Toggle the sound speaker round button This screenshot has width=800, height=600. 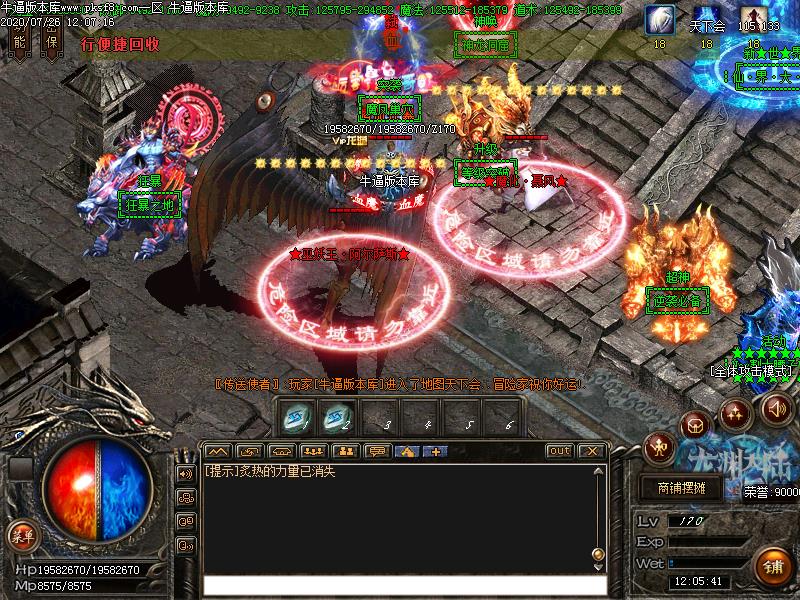(776, 408)
